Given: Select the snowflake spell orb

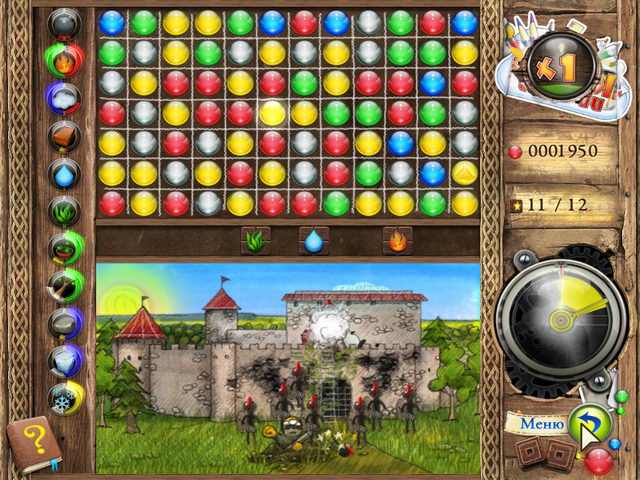Looking at the screenshot, I should (x=65, y=398).
